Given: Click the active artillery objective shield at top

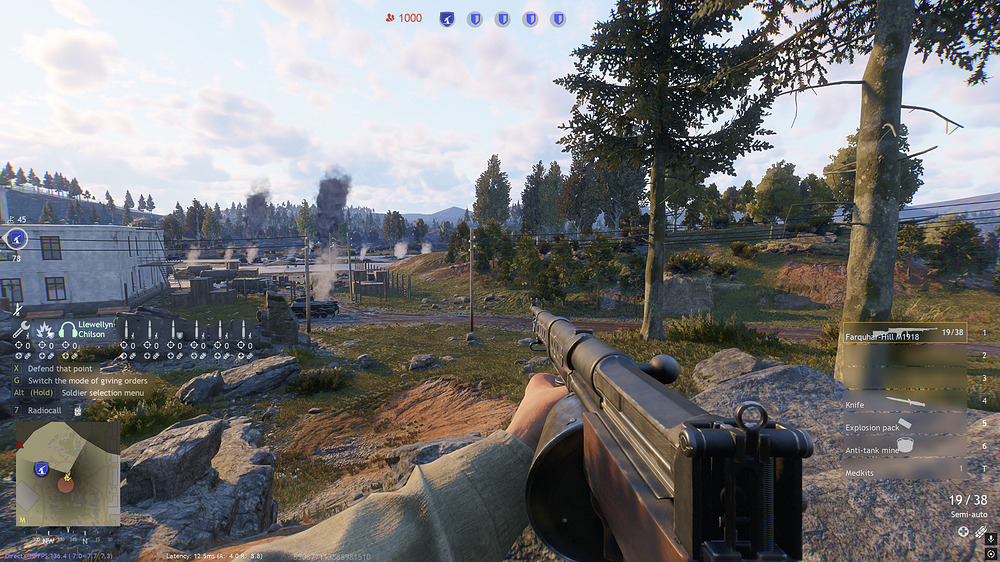Looking at the screenshot, I should [447, 19].
